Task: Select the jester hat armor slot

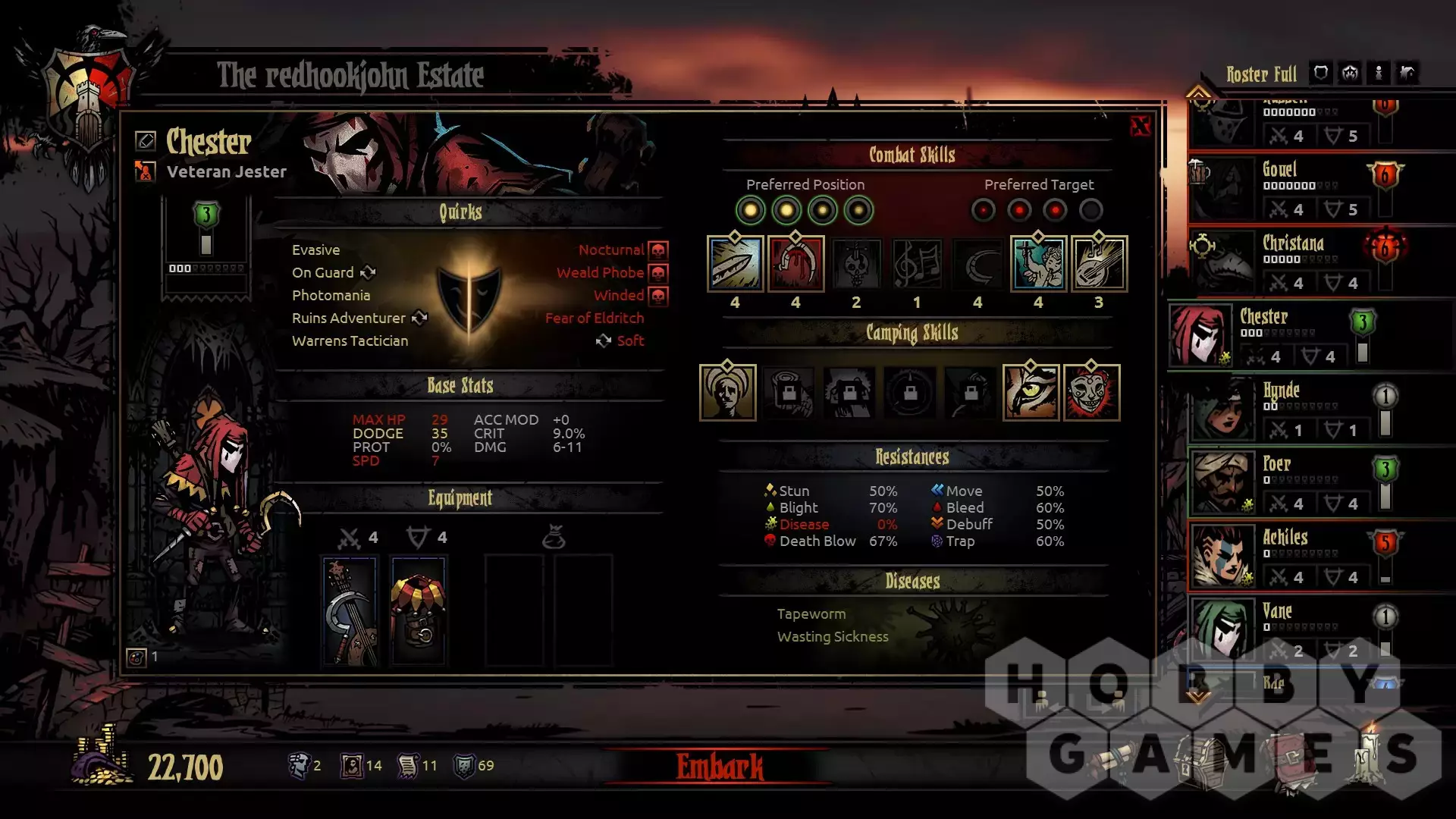Action: pyautogui.click(x=418, y=611)
